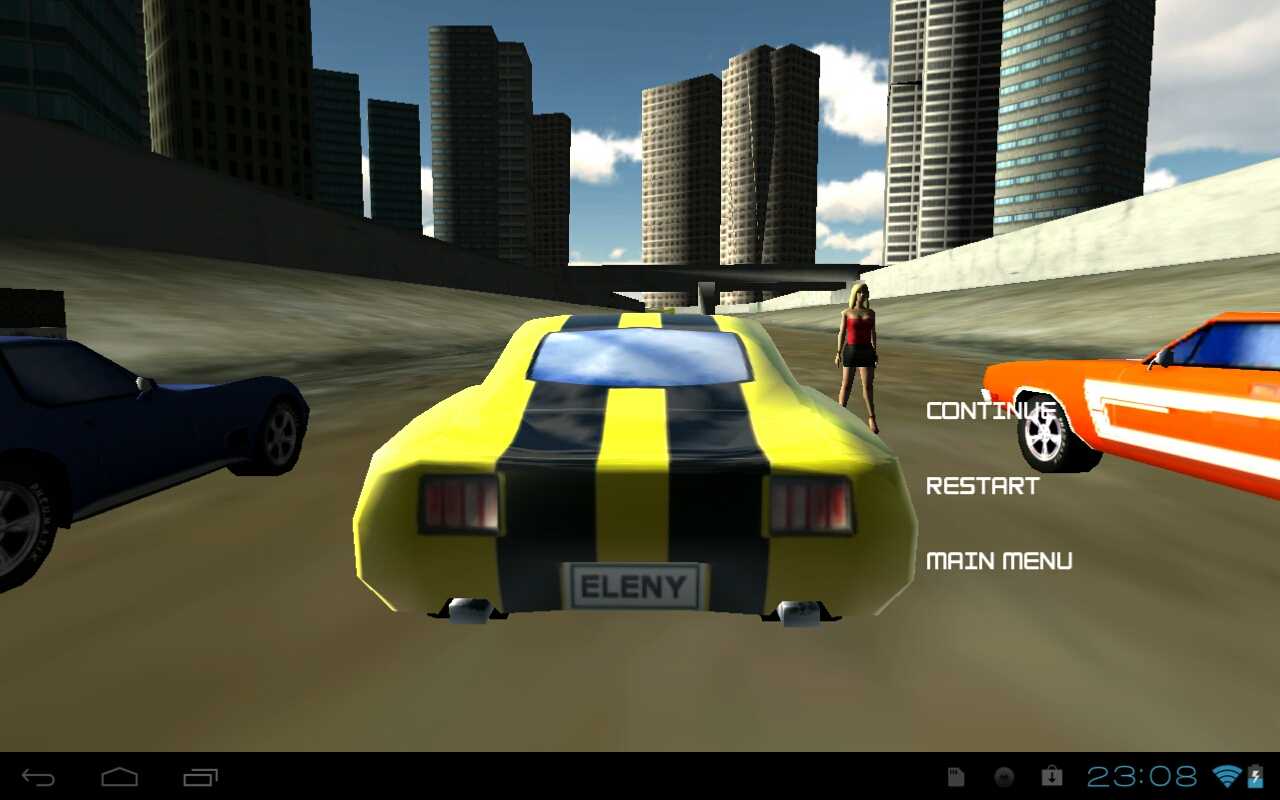Open the recent apps switcher
Viewport: 1280px width, 800px height.
[x=200, y=777]
